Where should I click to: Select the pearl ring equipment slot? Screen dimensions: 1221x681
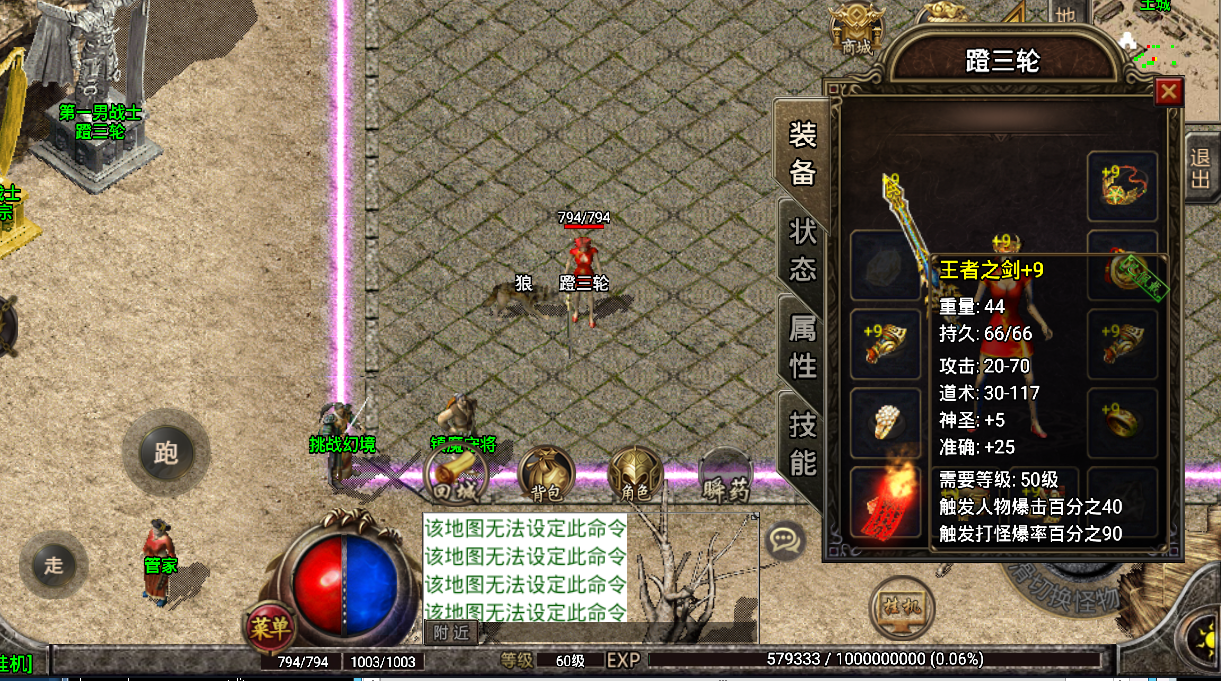(x=885, y=423)
